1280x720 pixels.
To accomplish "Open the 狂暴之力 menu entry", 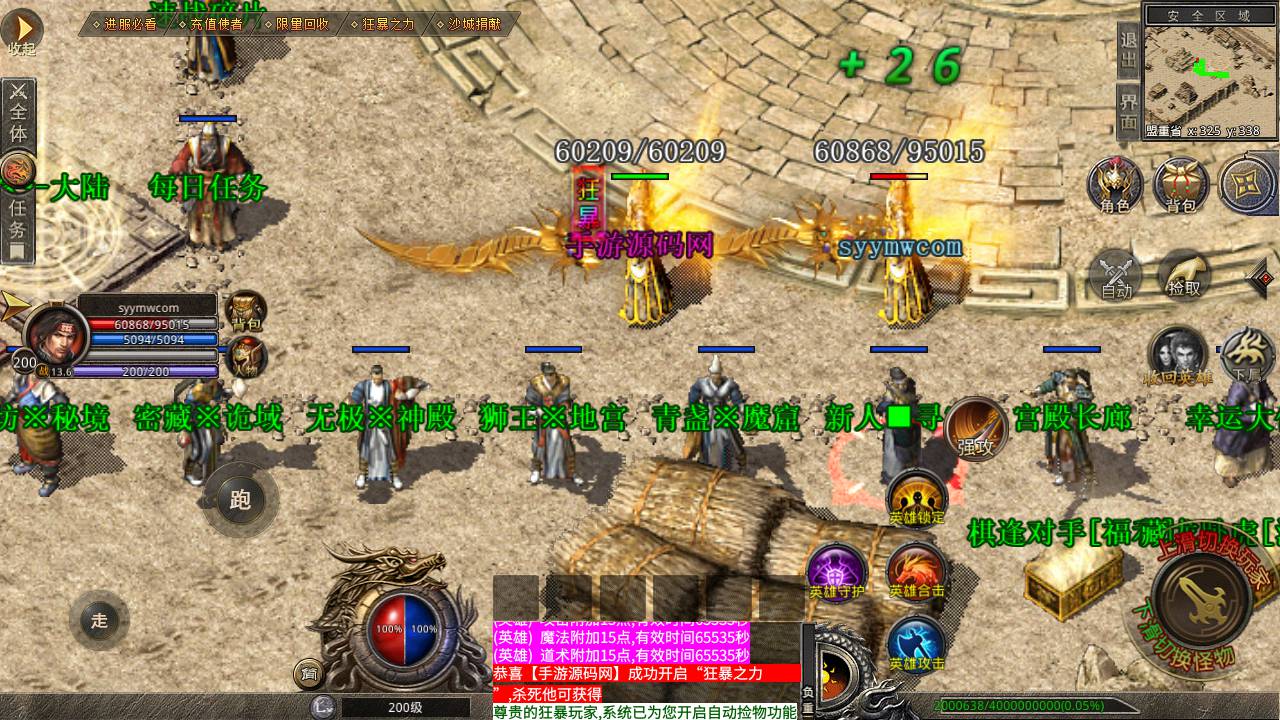I will pyautogui.click(x=388, y=24).
